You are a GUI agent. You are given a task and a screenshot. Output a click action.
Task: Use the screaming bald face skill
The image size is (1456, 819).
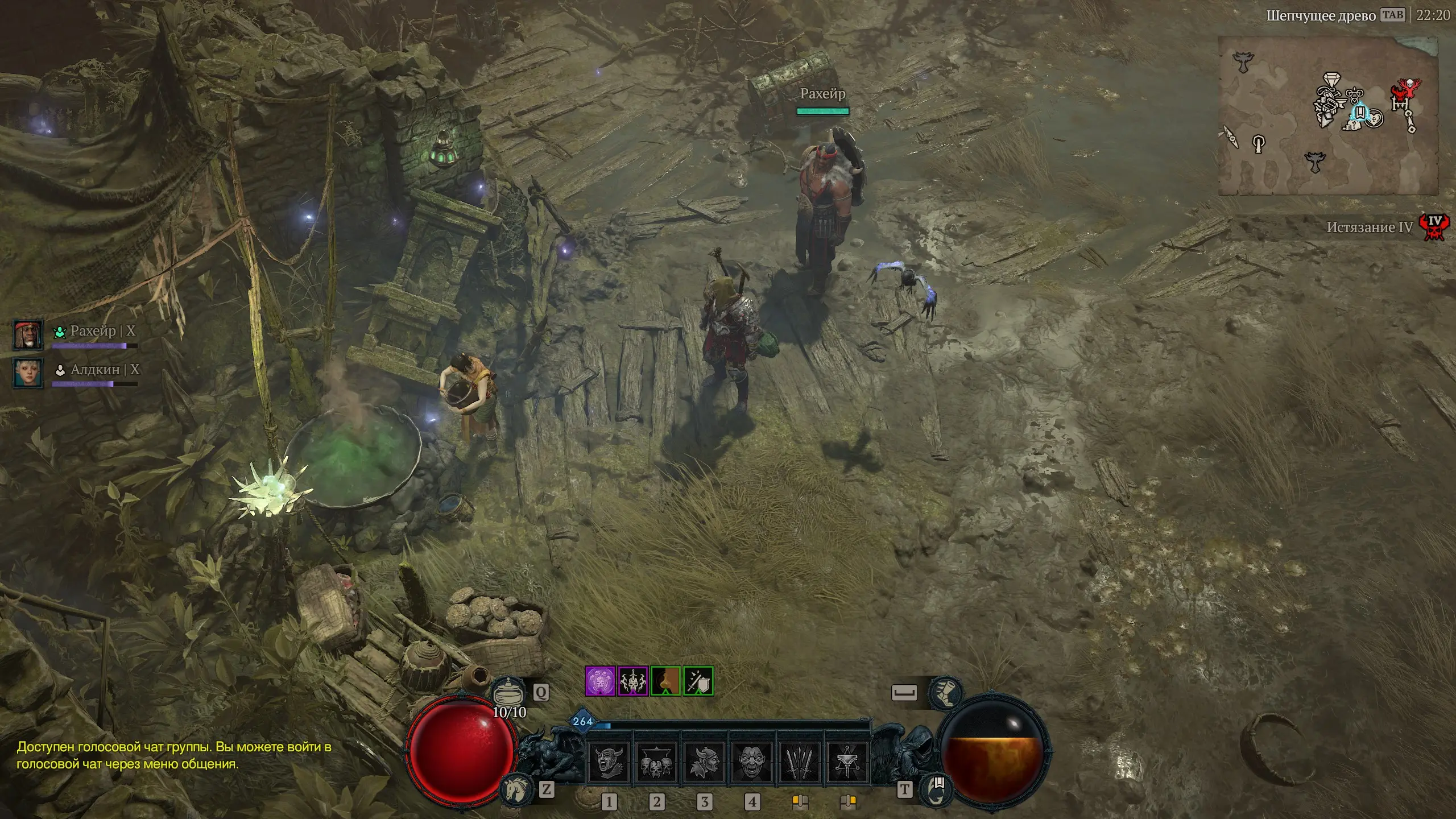pyautogui.click(x=751, y=762)
